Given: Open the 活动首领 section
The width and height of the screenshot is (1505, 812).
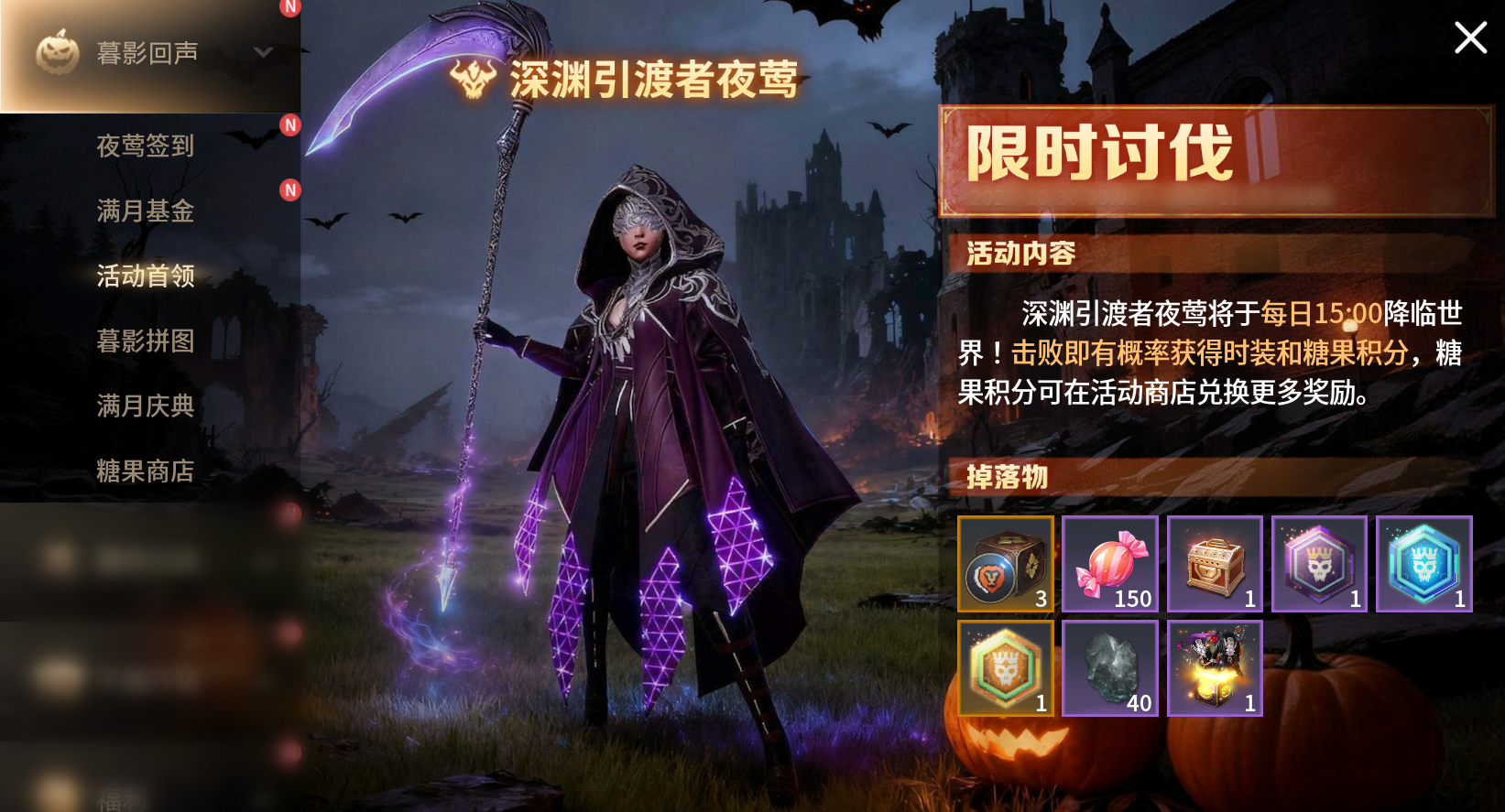Looking at the screenshot, I should (x=145, y=276).
